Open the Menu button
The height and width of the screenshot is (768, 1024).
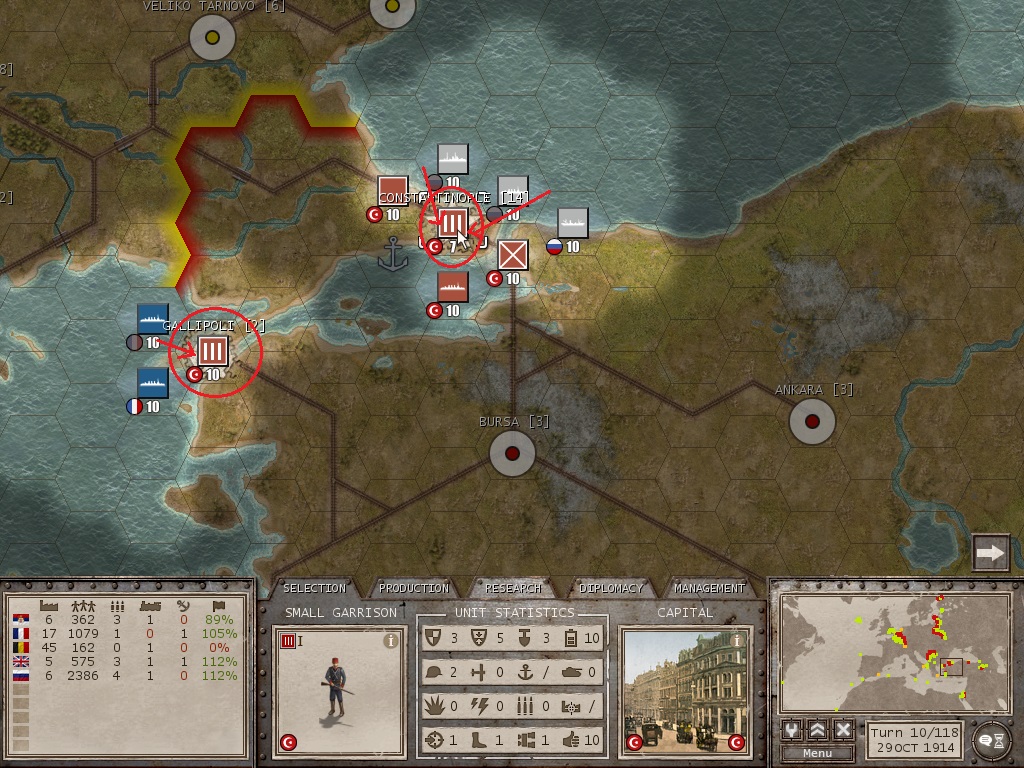pos(817,753)
